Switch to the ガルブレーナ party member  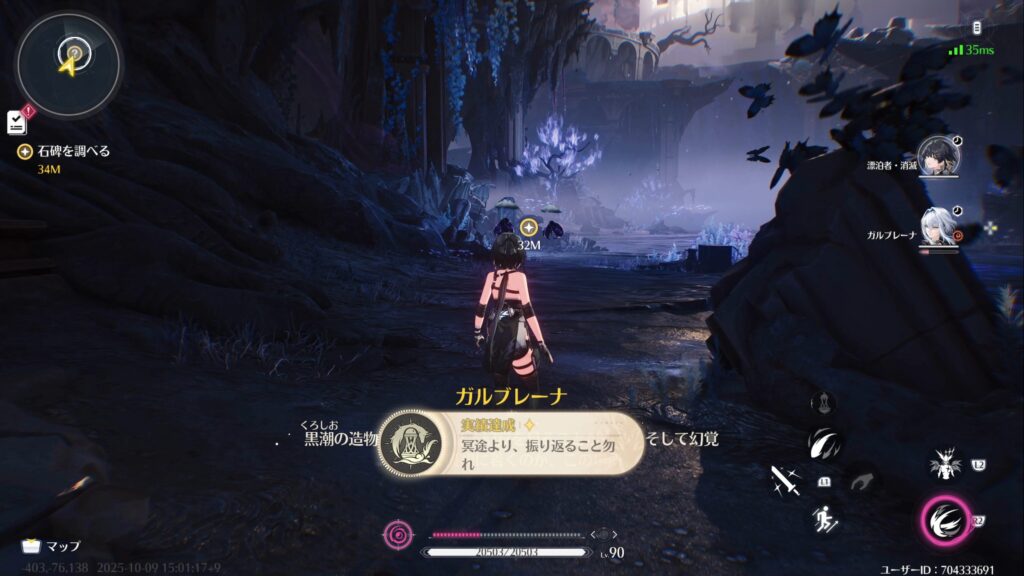(x=937, y=228)
